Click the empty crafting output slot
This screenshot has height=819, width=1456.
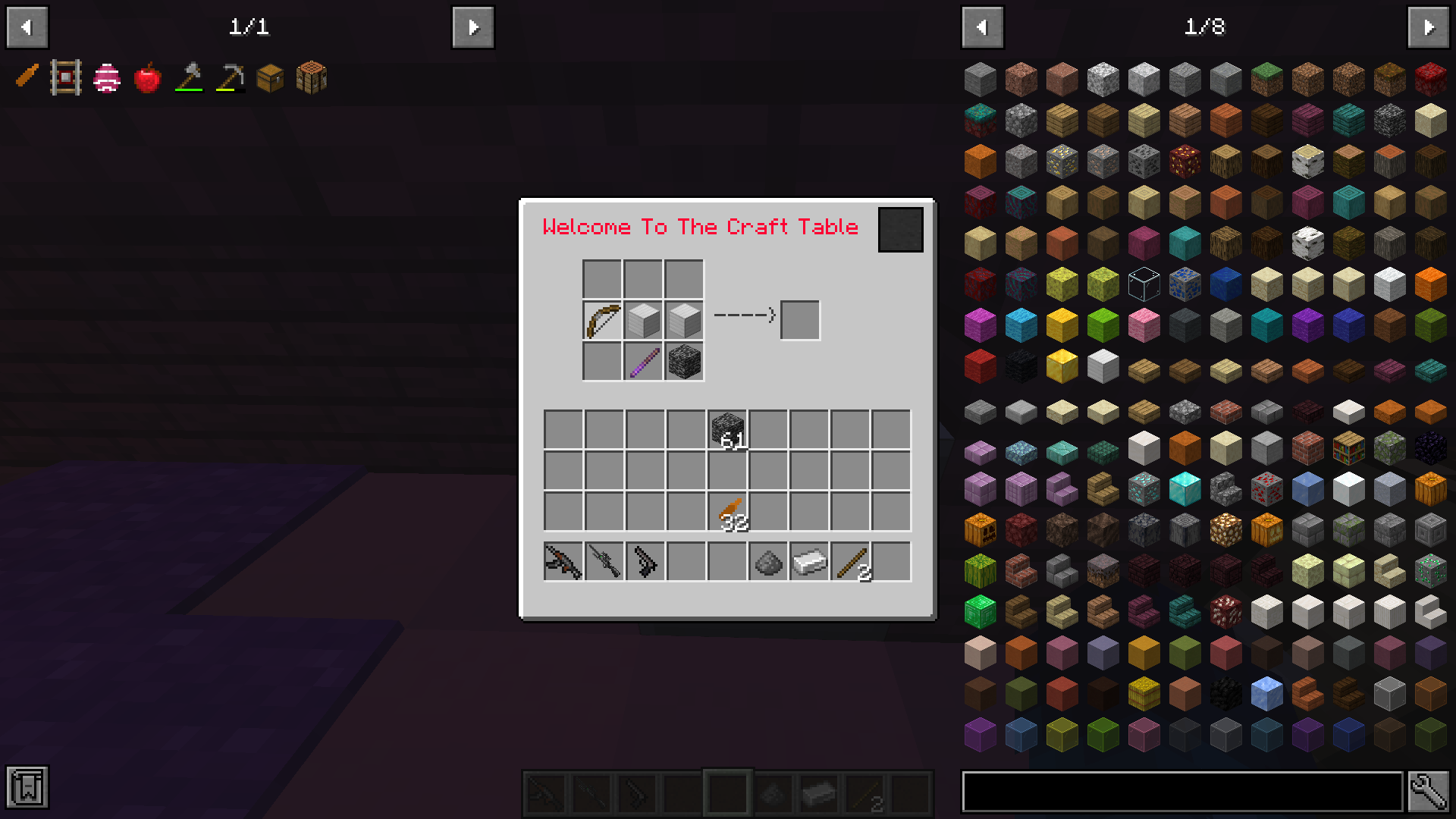coord(799,319)
